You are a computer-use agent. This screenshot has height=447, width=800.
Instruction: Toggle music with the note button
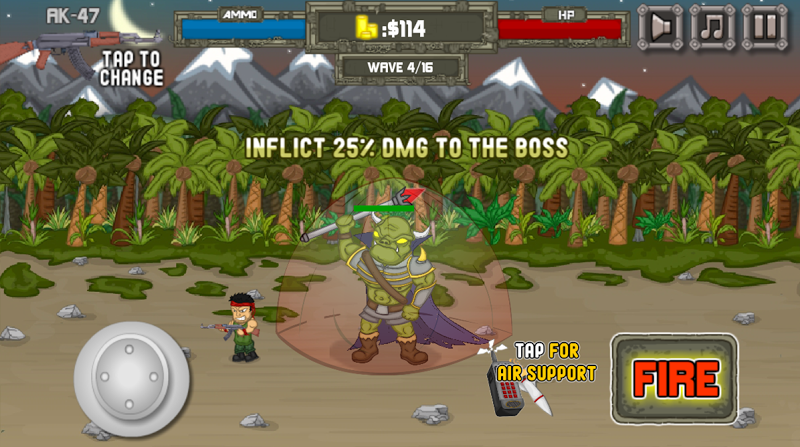tap(712, 27)
